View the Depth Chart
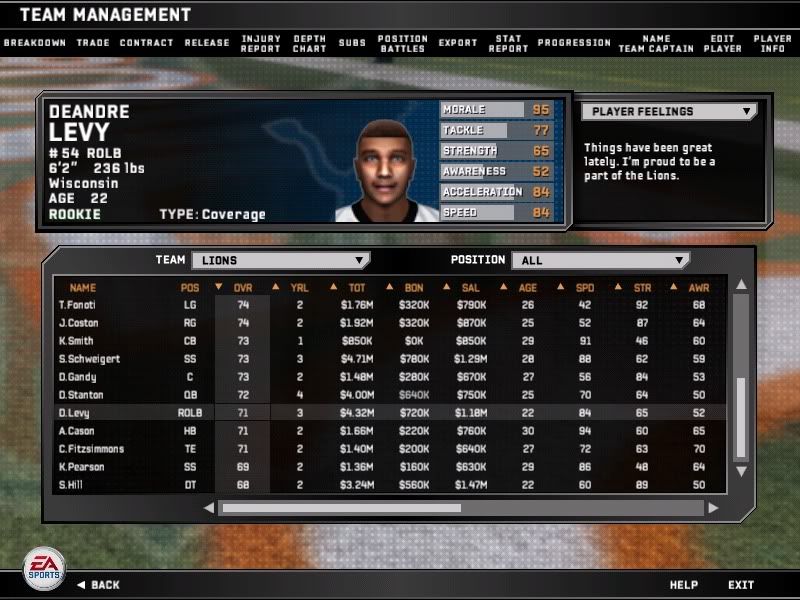800x600 pixels. (310, 44)
